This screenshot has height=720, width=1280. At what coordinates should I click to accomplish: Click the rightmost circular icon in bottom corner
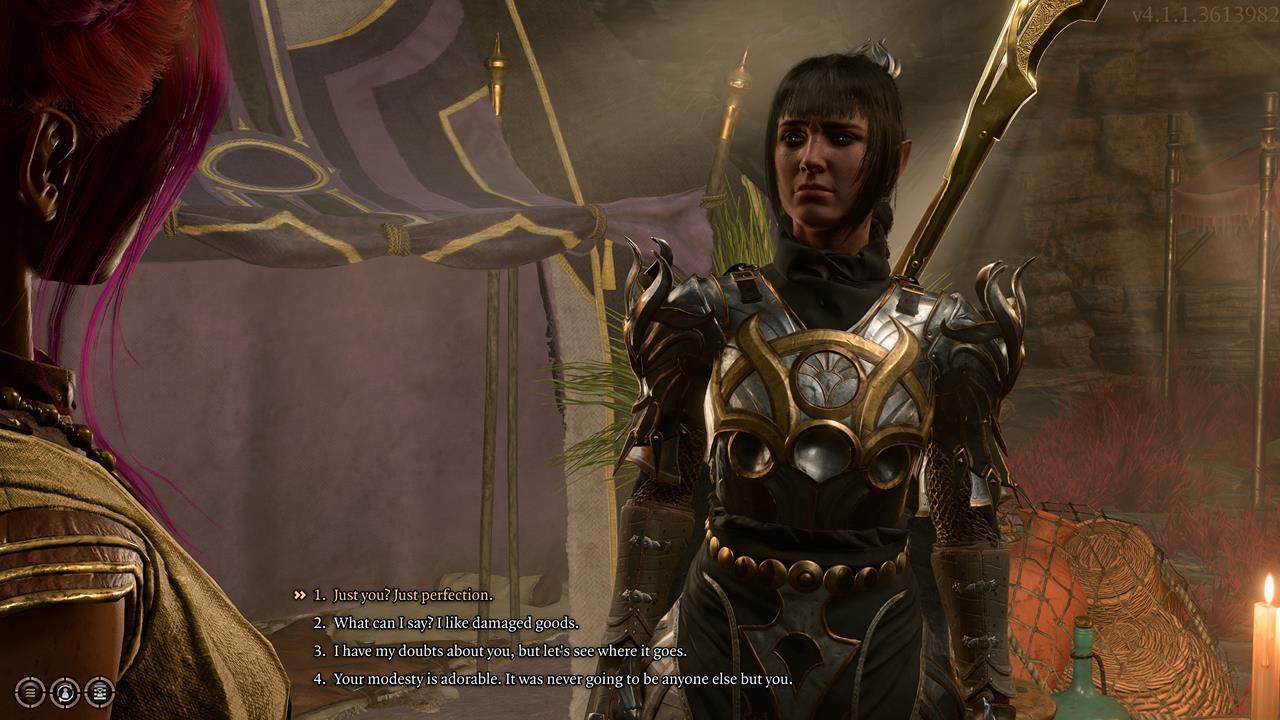click(99, 692)
